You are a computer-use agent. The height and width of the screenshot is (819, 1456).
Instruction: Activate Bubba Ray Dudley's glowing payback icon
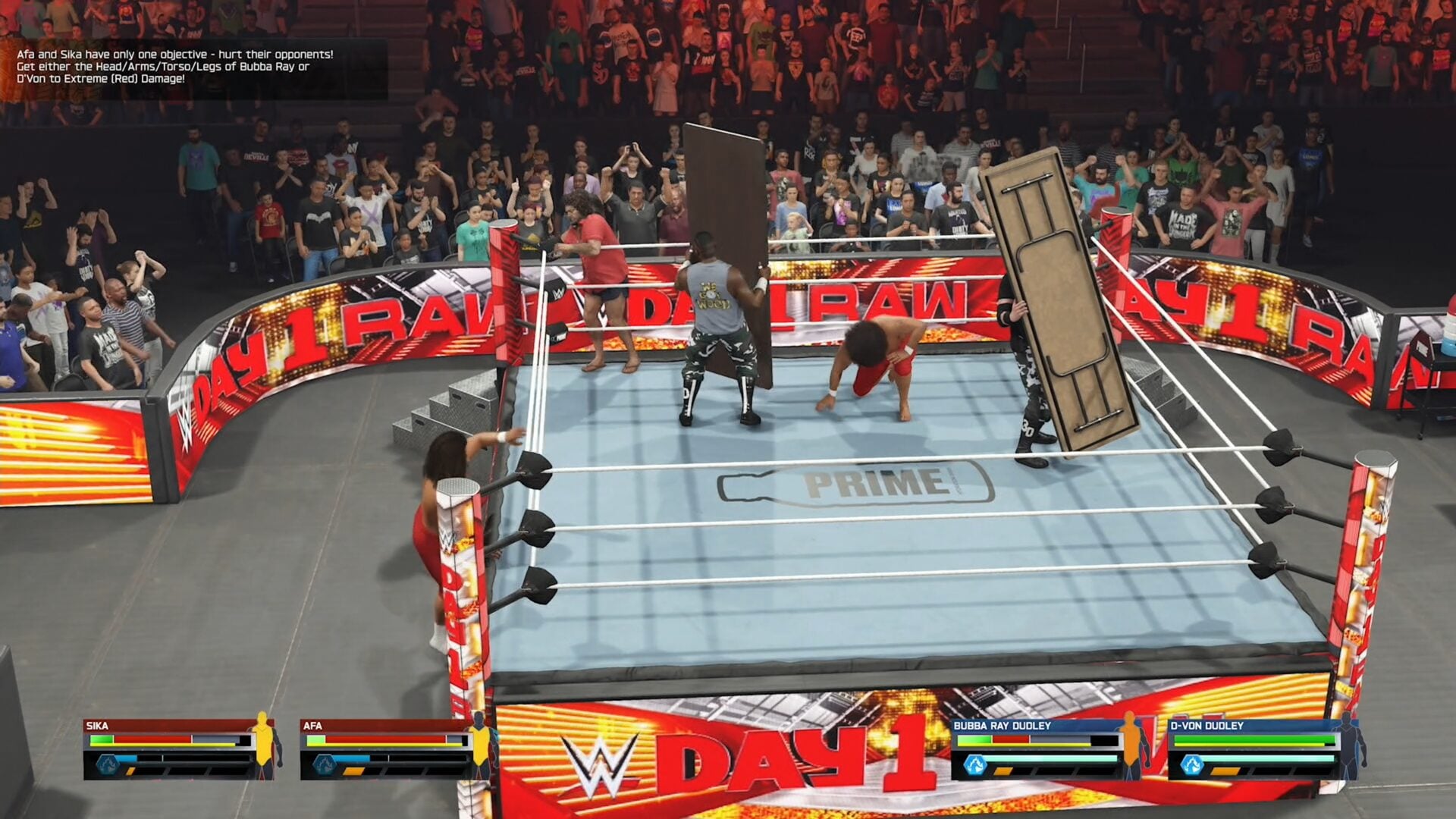(x=974, y=764)
